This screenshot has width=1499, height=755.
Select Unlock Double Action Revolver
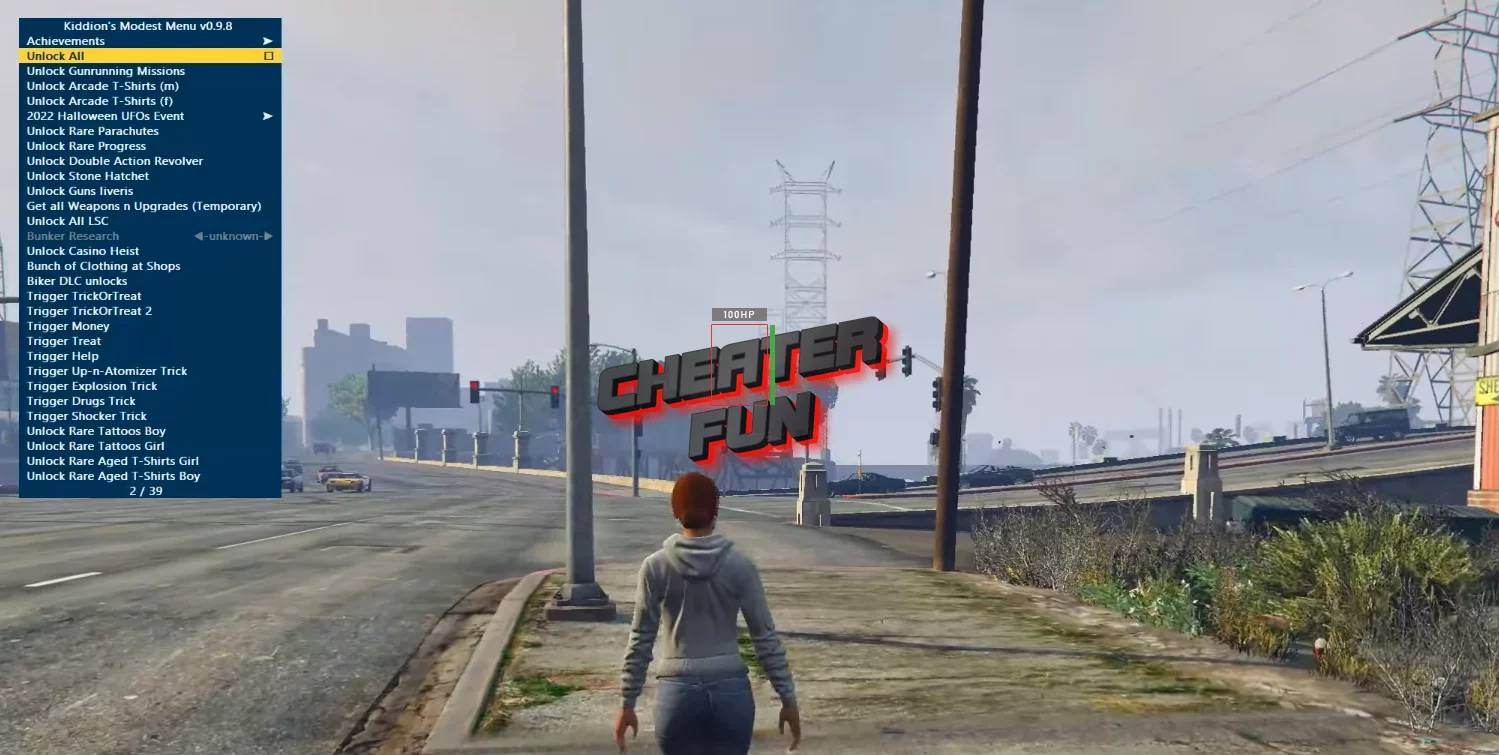(114, 160)
